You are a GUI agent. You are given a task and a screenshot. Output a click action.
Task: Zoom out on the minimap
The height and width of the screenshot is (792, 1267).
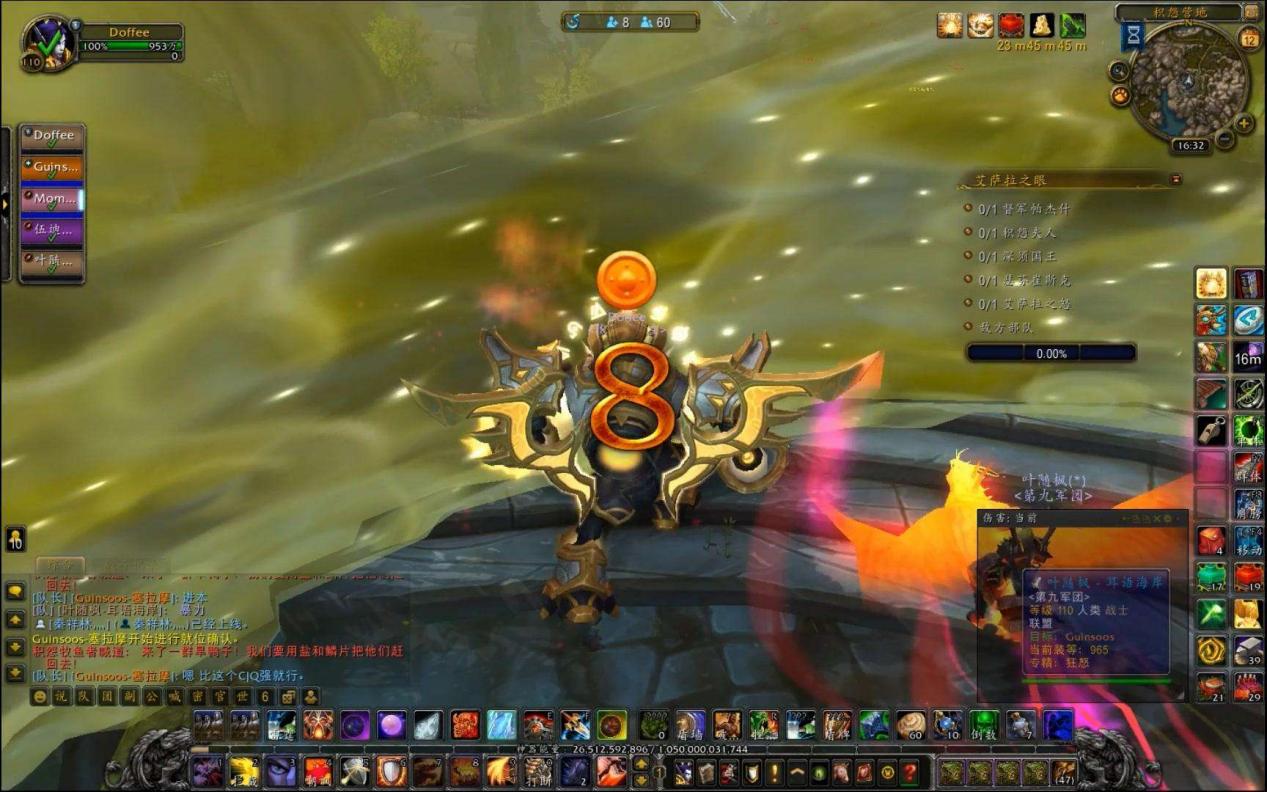pos(1225,140)
